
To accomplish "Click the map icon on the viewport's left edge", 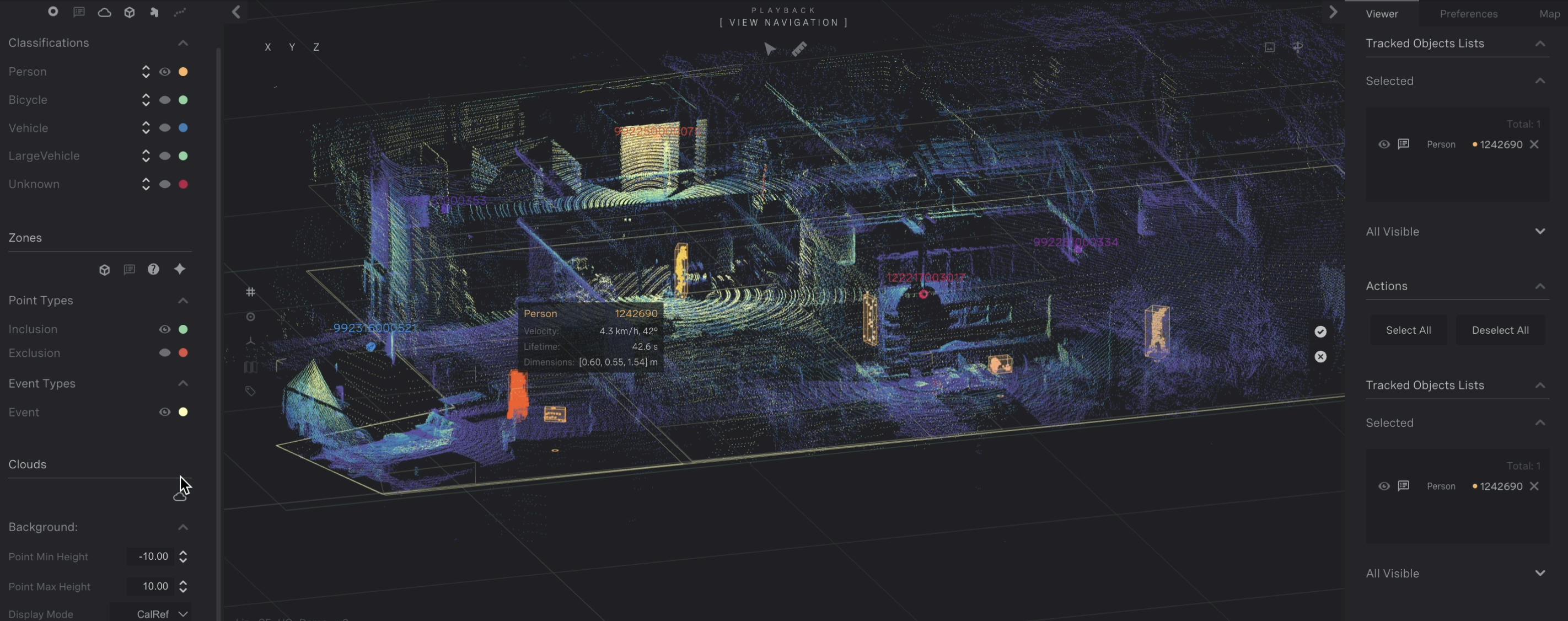I will pos(250,367).
